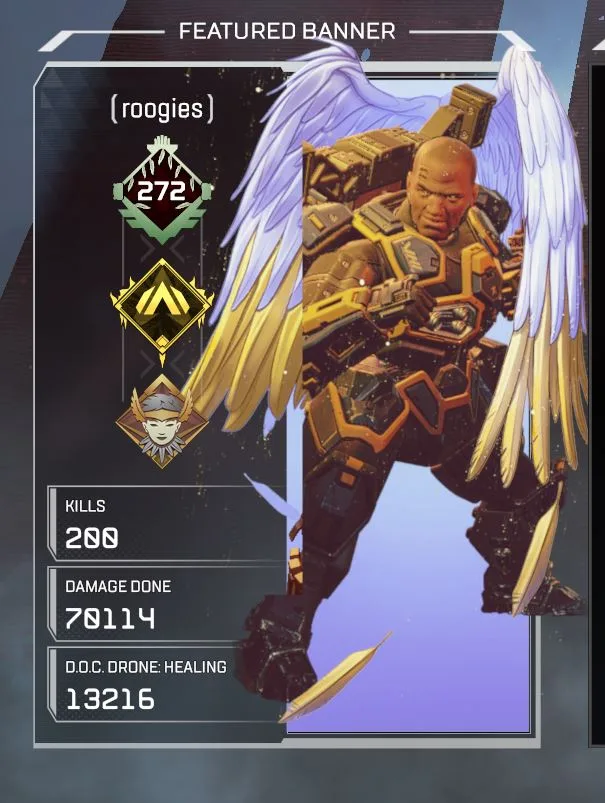605x803 pixels.
Task: Inspect the winged face badge
Action: point(162,420)
